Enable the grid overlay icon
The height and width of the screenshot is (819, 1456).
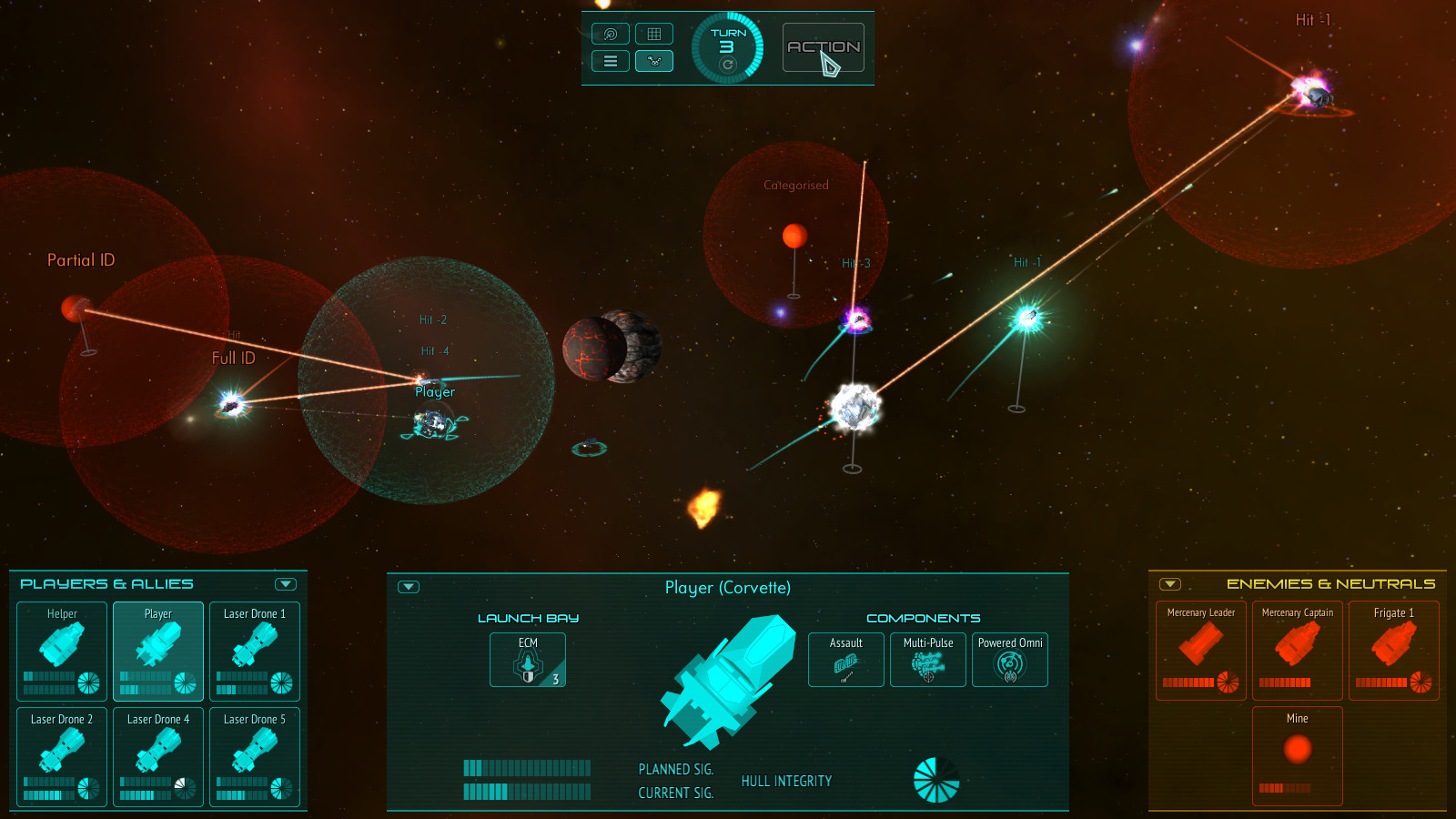655,34
